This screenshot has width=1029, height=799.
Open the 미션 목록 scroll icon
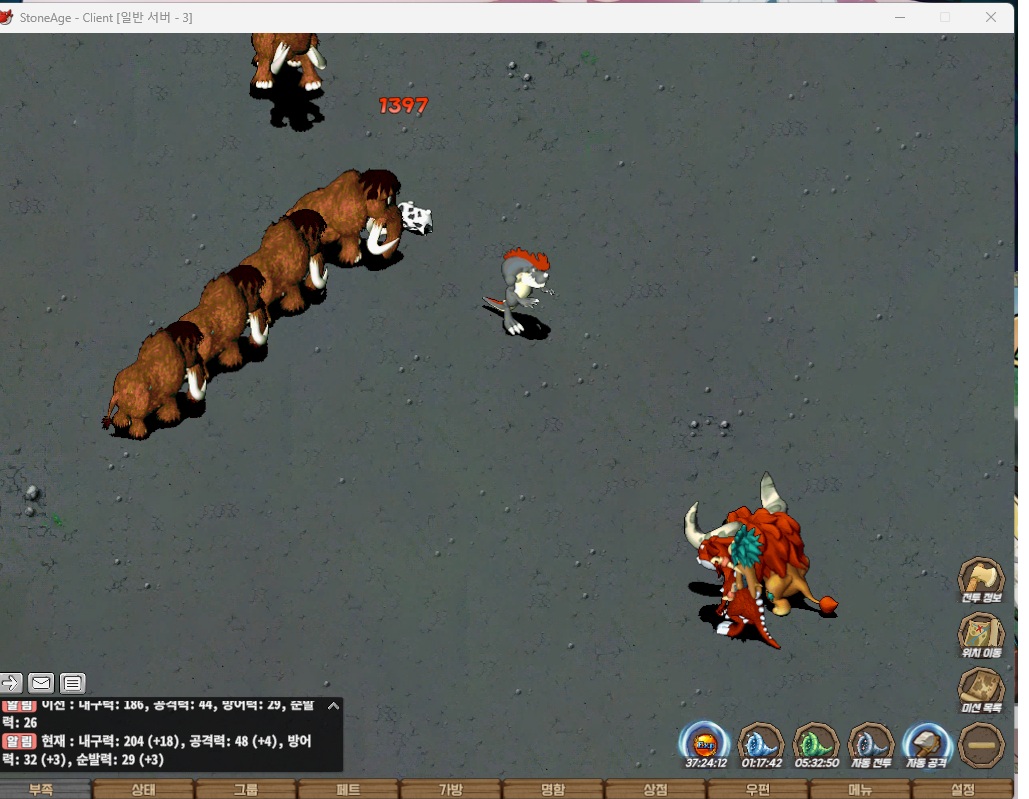point(981,688)
